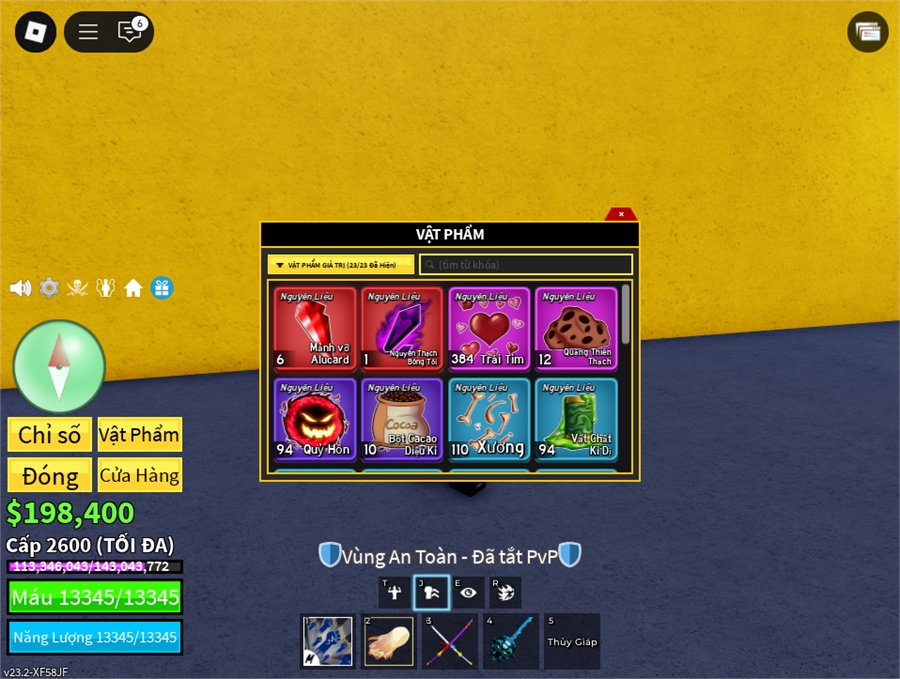Equip the Thủy Giáp hotbar slot
Viewport: 900px width, 679px height.
tap(572, 641)
